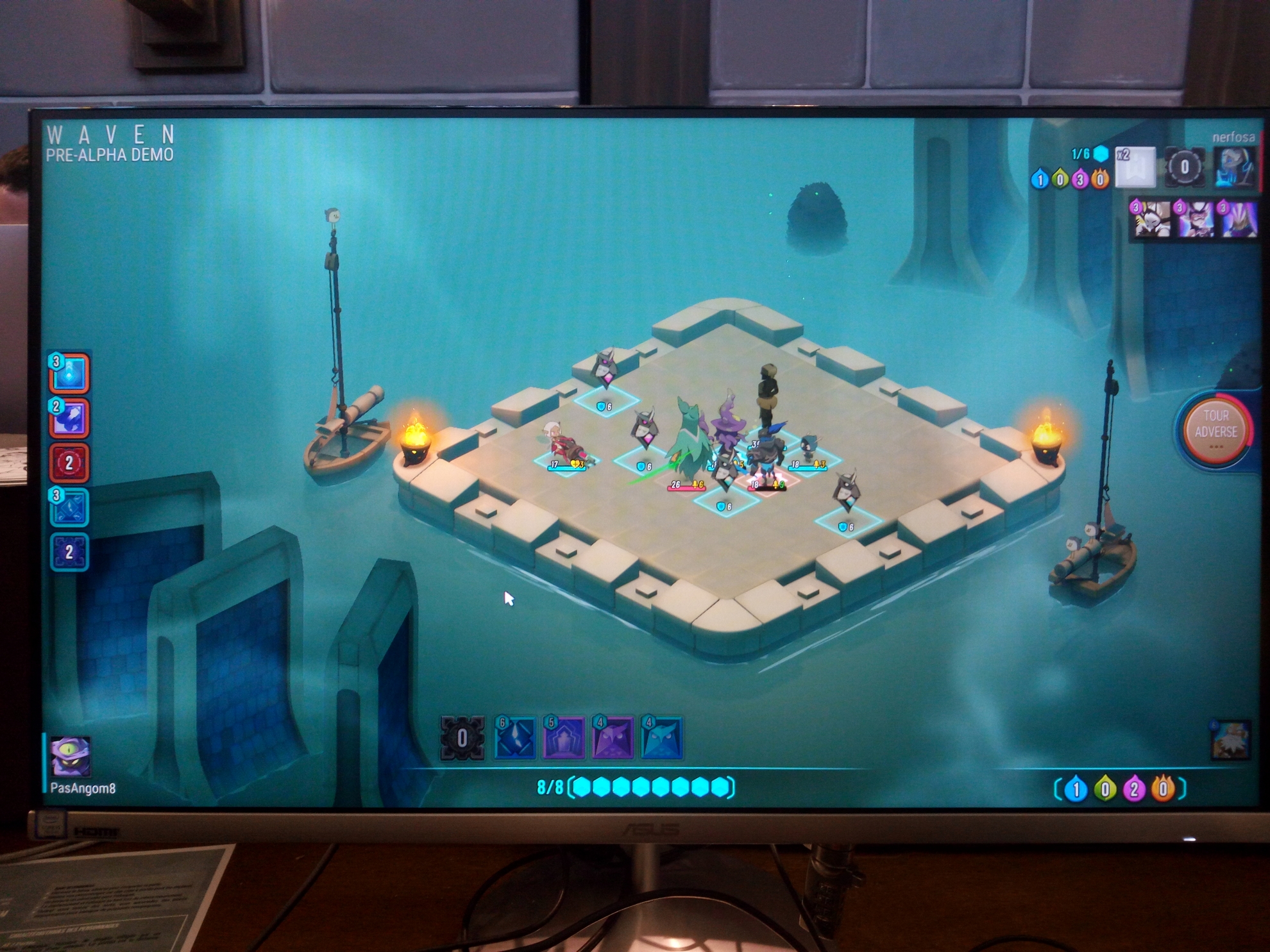Screen dimensions: 1270x952
Task: Click the red gear tile showing 2
Action: (69, 462)
